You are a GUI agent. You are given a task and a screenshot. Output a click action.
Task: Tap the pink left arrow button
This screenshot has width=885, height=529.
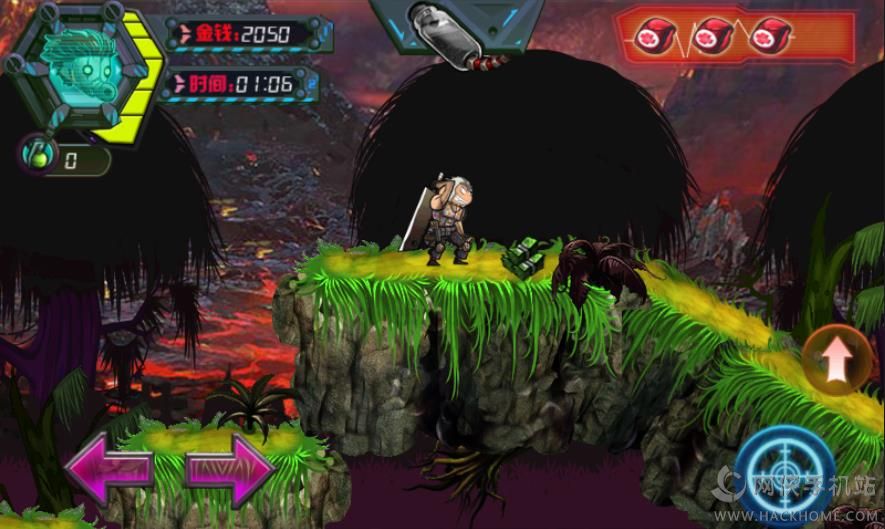(x=108, y=467)
